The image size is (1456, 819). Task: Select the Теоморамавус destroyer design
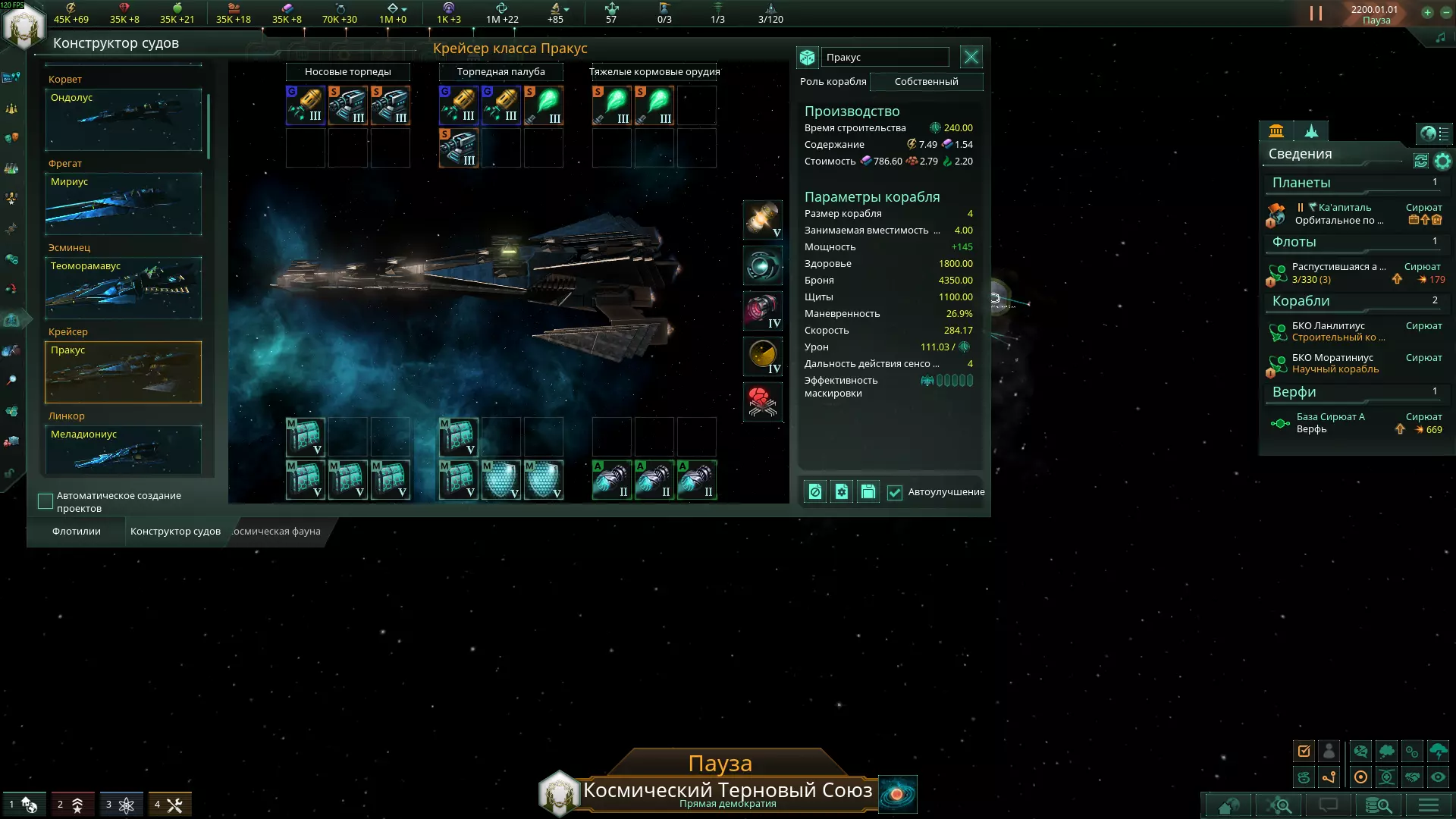point(124,288)
